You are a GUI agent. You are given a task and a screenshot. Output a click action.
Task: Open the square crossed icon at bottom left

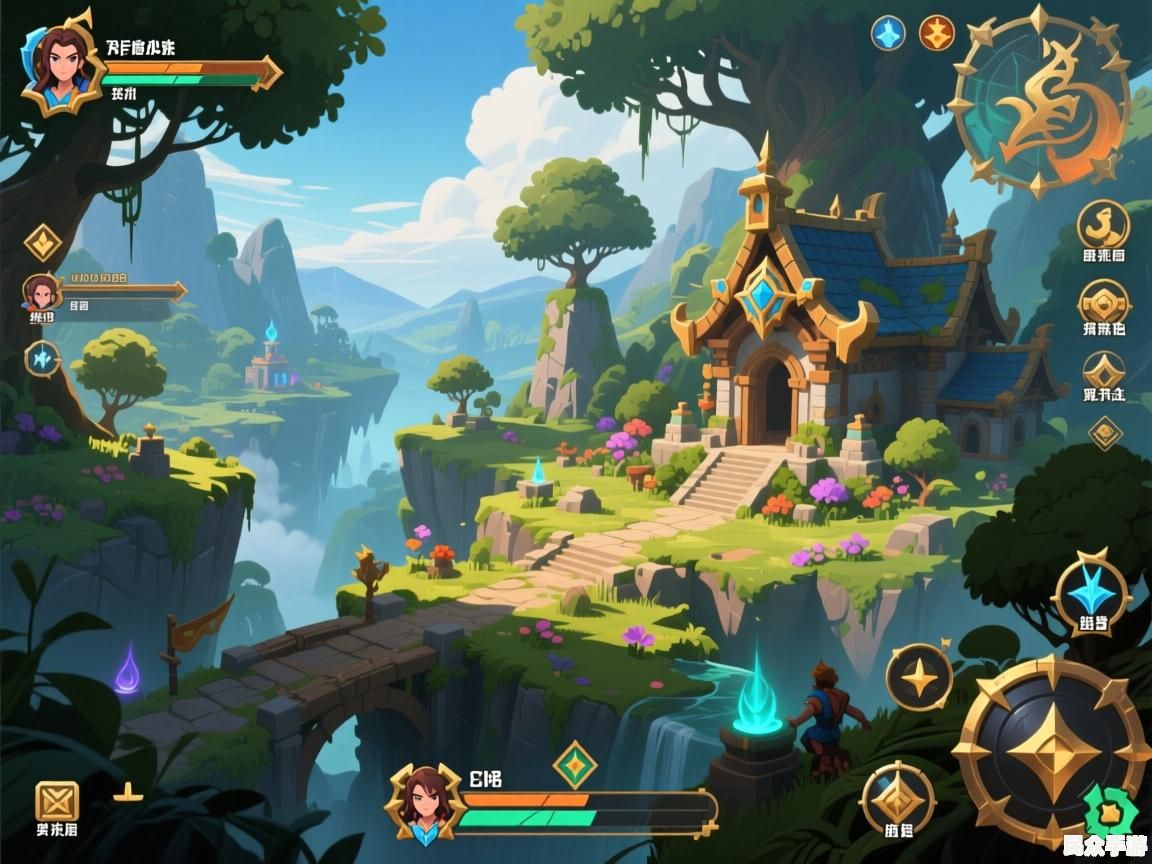[56, 801]
